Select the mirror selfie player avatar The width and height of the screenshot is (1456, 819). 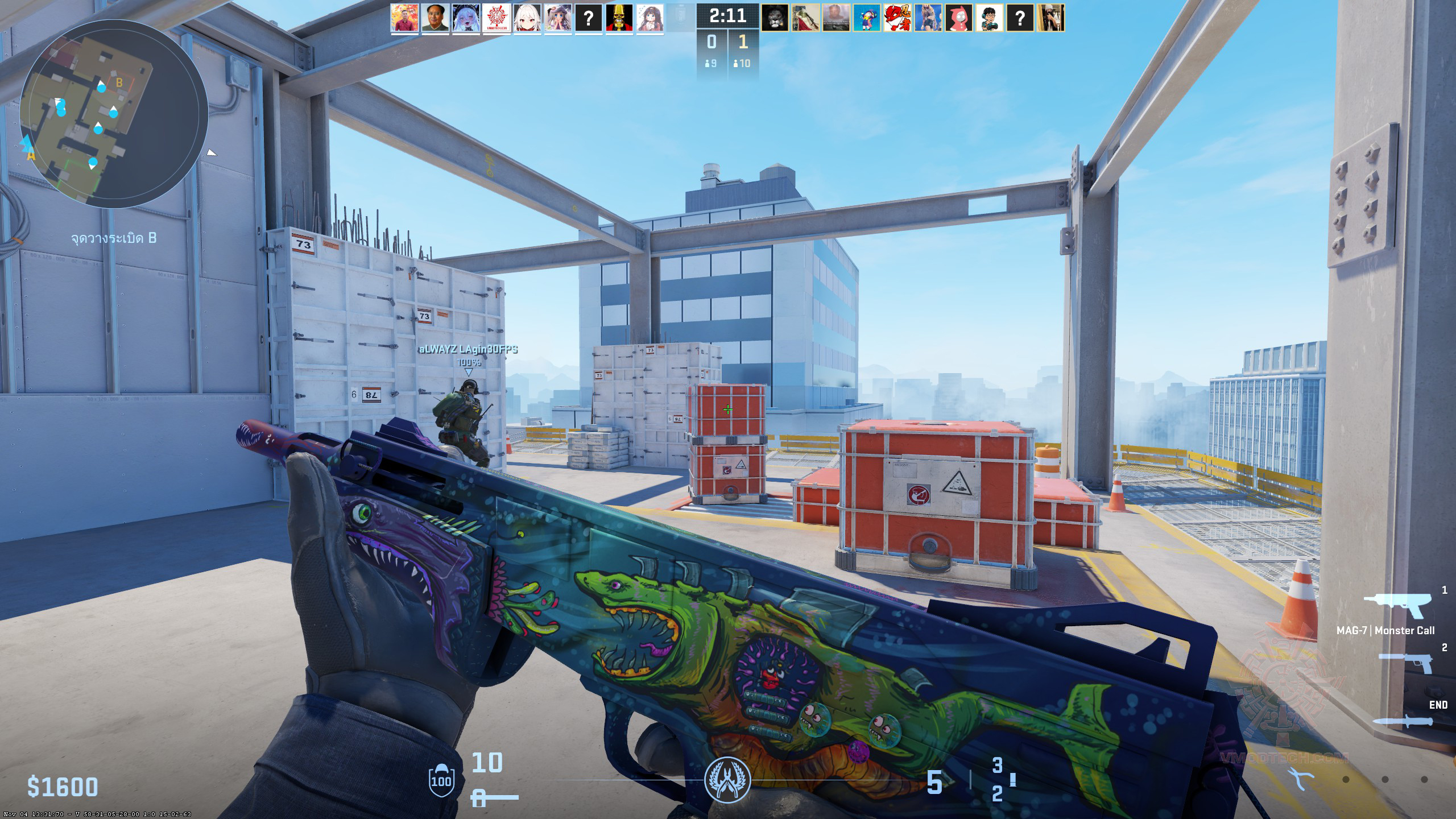click(1051, 18)
